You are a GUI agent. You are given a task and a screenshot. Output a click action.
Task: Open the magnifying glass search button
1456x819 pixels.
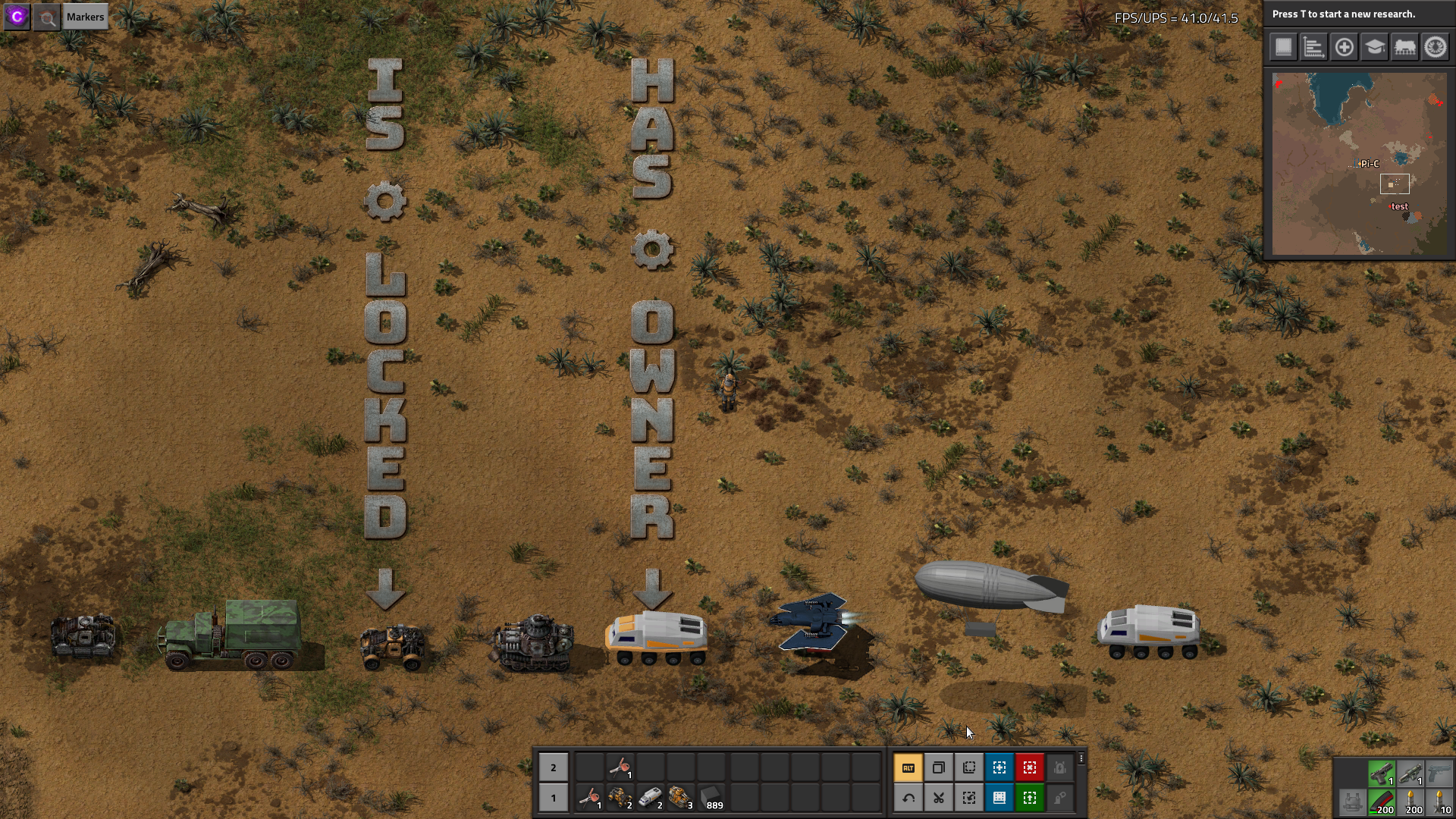click(47, 17)
